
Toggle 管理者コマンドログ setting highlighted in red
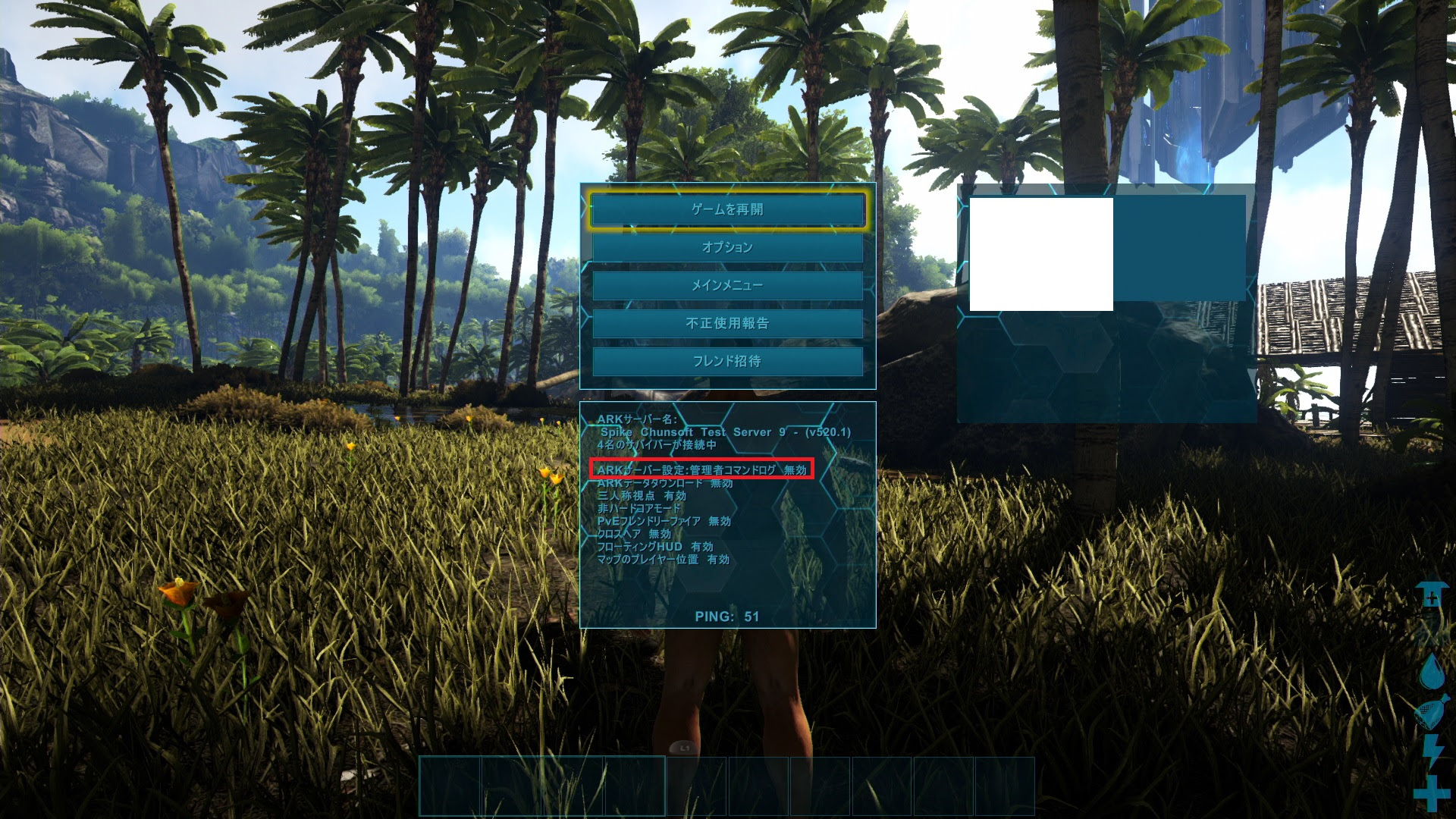[698, 469]
